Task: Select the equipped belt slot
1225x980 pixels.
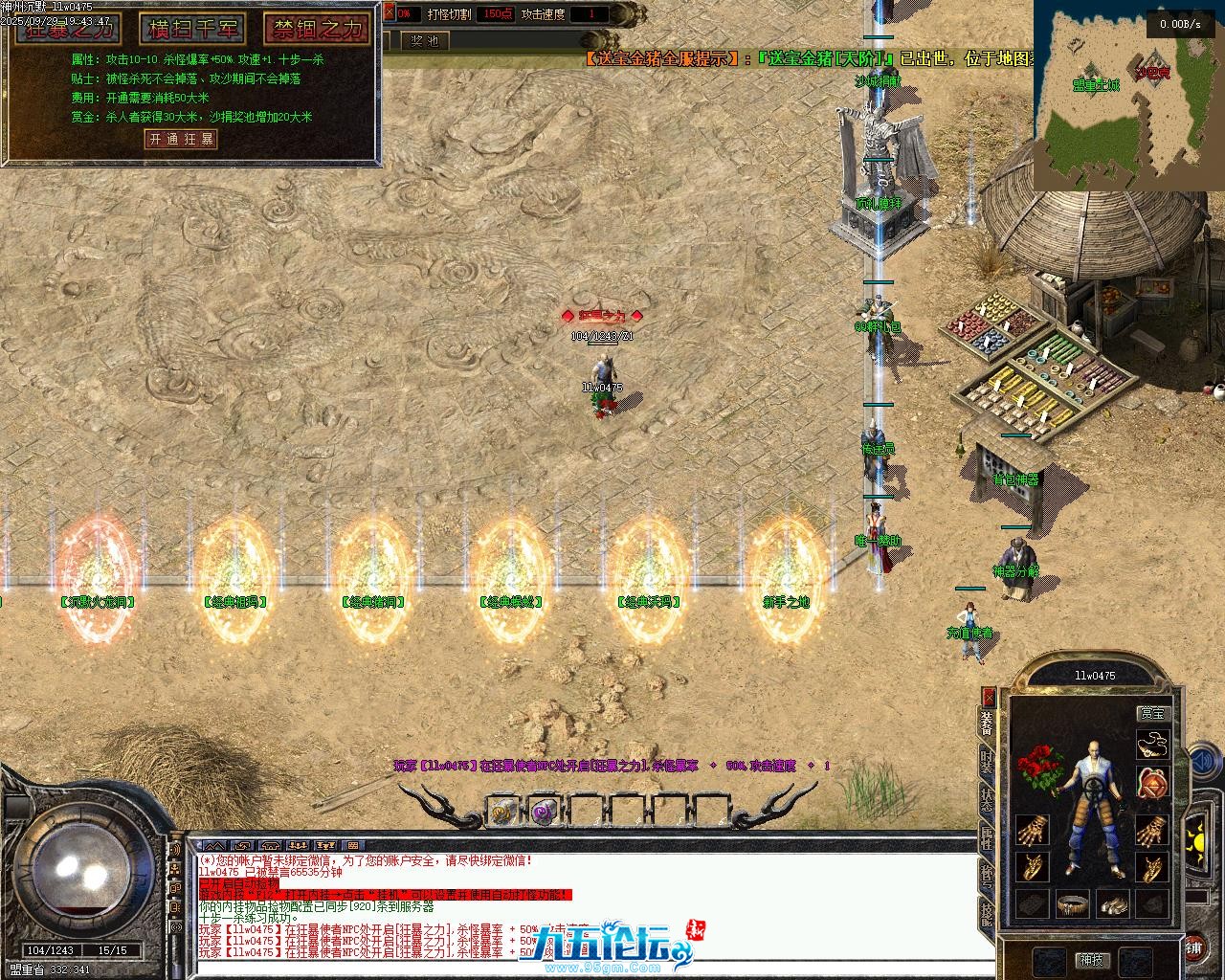Action: (x=1073, y=903)
